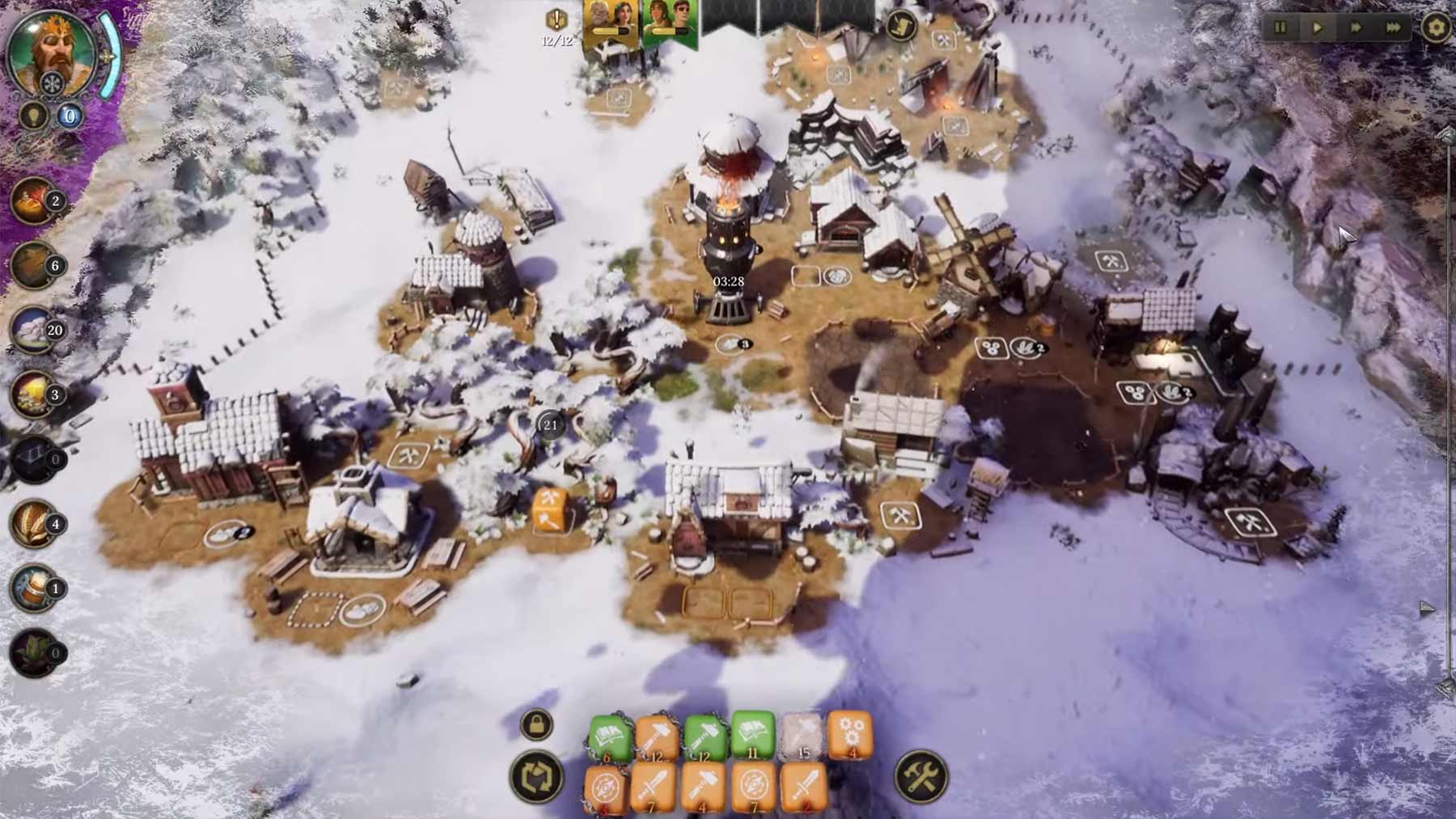Click the exclamation alert badge showing 12/12
The width and height of the screenshot is (1456, 819).
click(x=557, y=22)
